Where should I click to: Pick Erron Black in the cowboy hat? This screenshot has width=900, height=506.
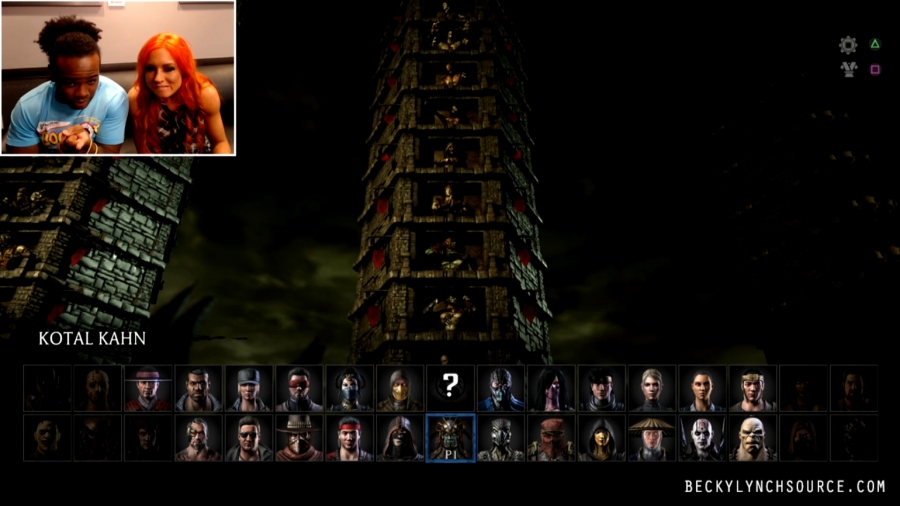(300, 439)
